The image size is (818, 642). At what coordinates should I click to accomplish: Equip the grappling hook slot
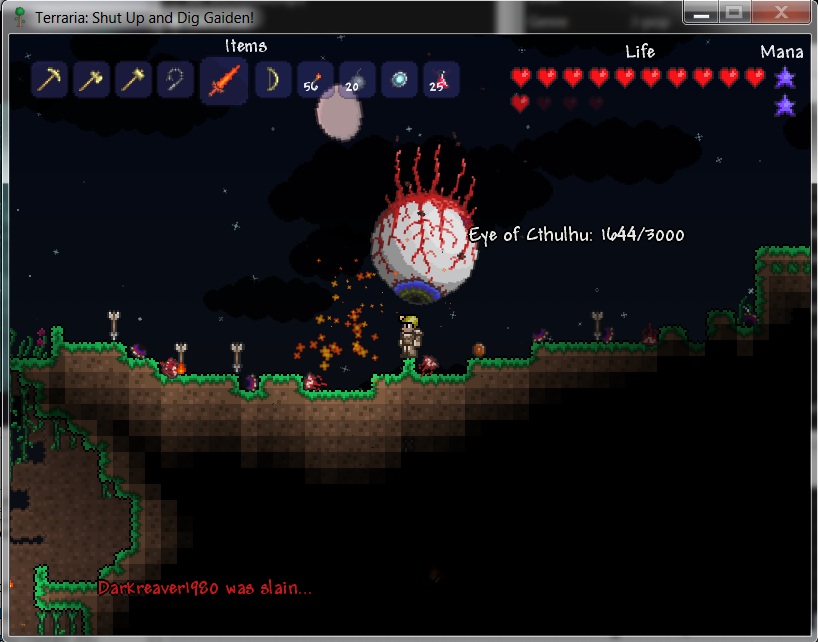tap(175, 80)
